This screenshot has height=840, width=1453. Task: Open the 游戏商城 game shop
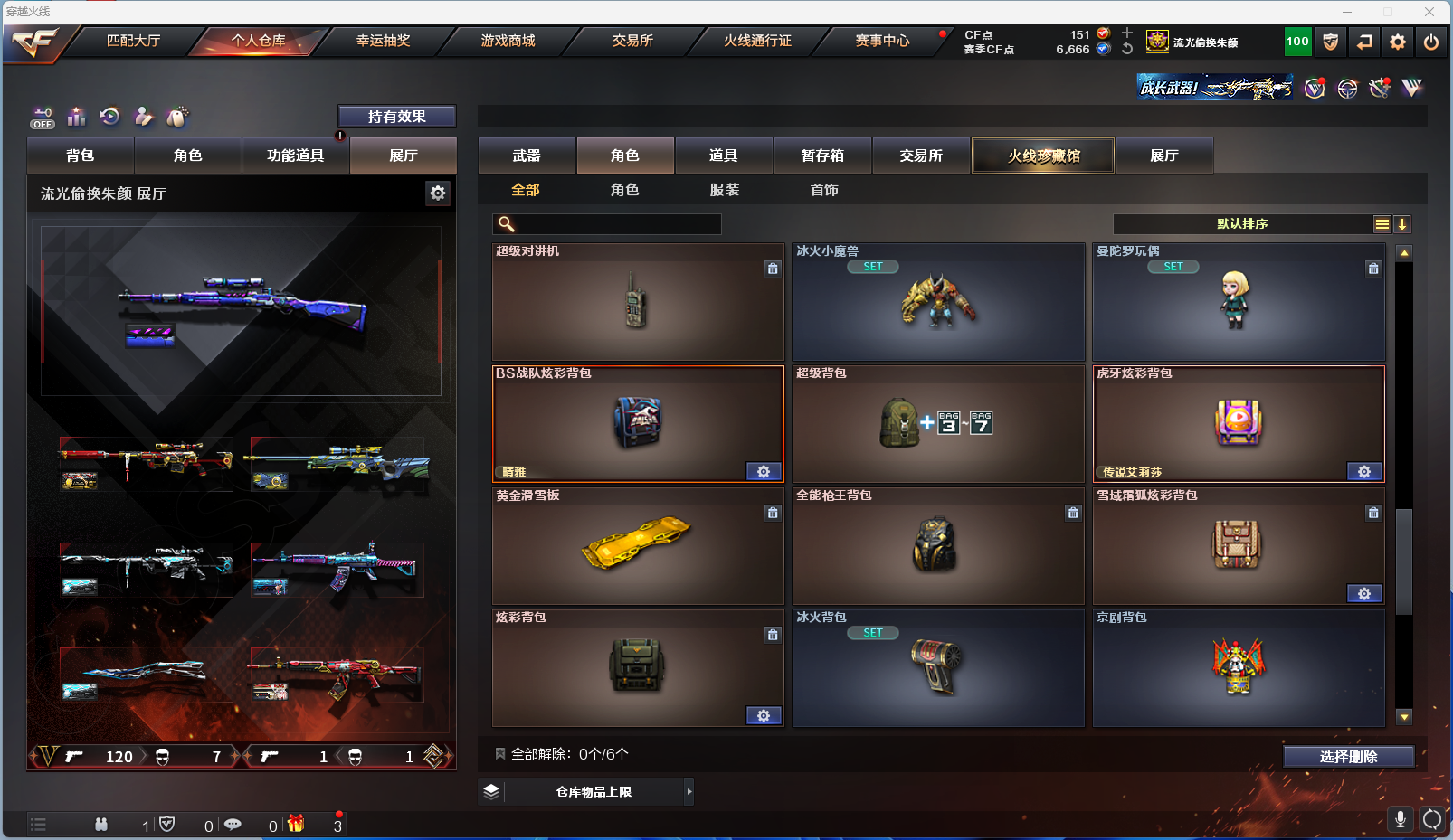pos(508,41)
